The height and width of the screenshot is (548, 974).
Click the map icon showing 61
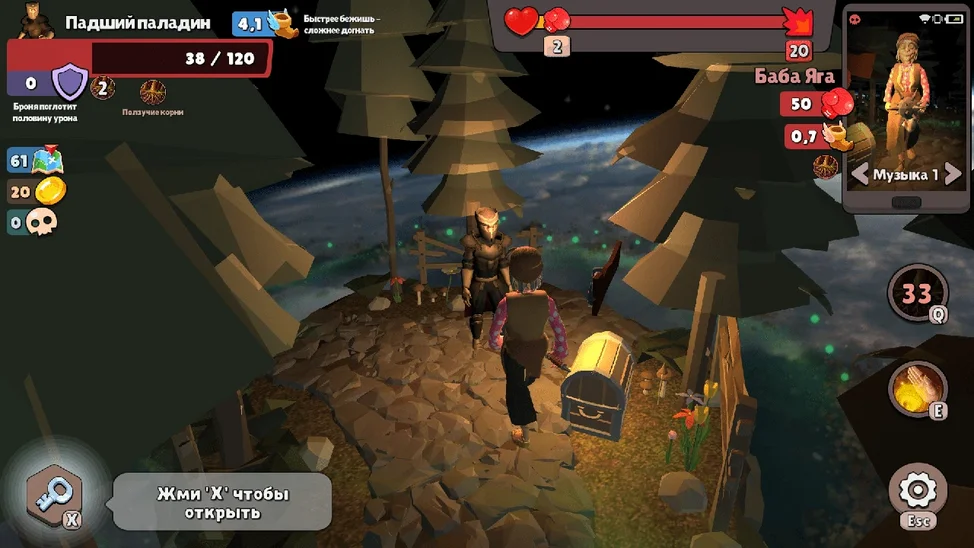(46, 160)
